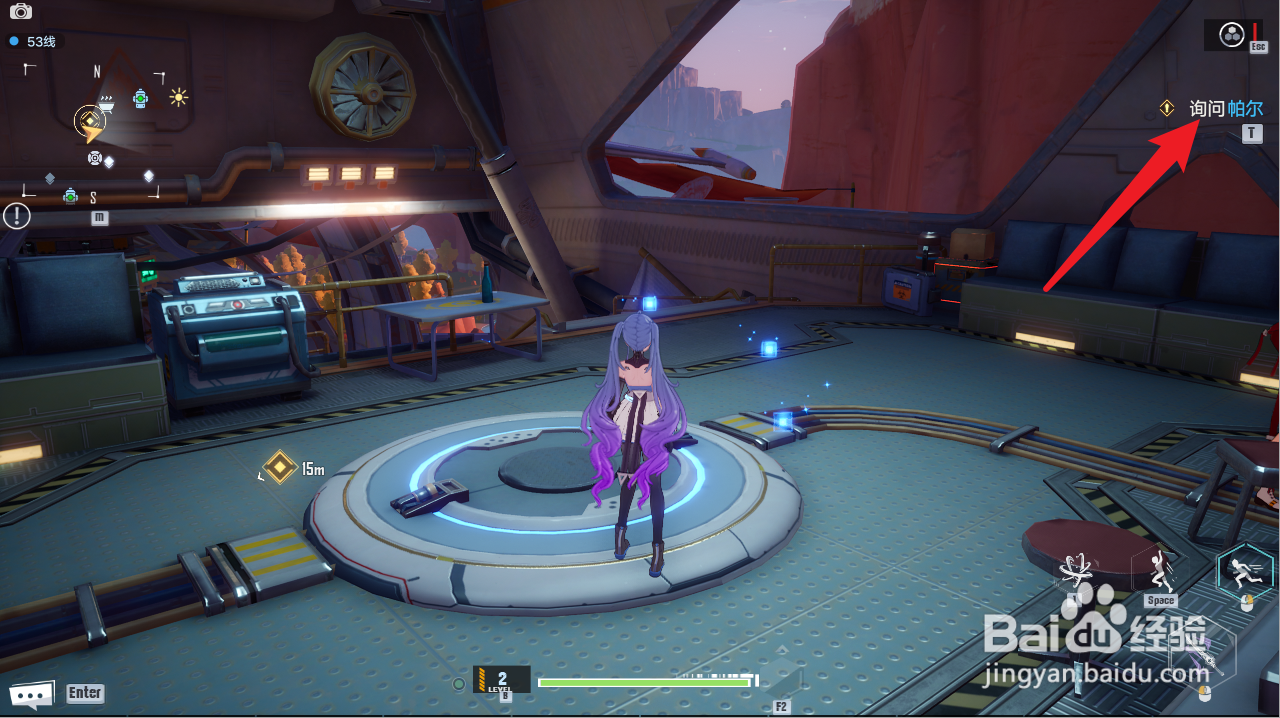The width and height of the screenshot is (1280, 718).
Task: Click the sun weather icon beside minimap
Action: tap(178, 97)
